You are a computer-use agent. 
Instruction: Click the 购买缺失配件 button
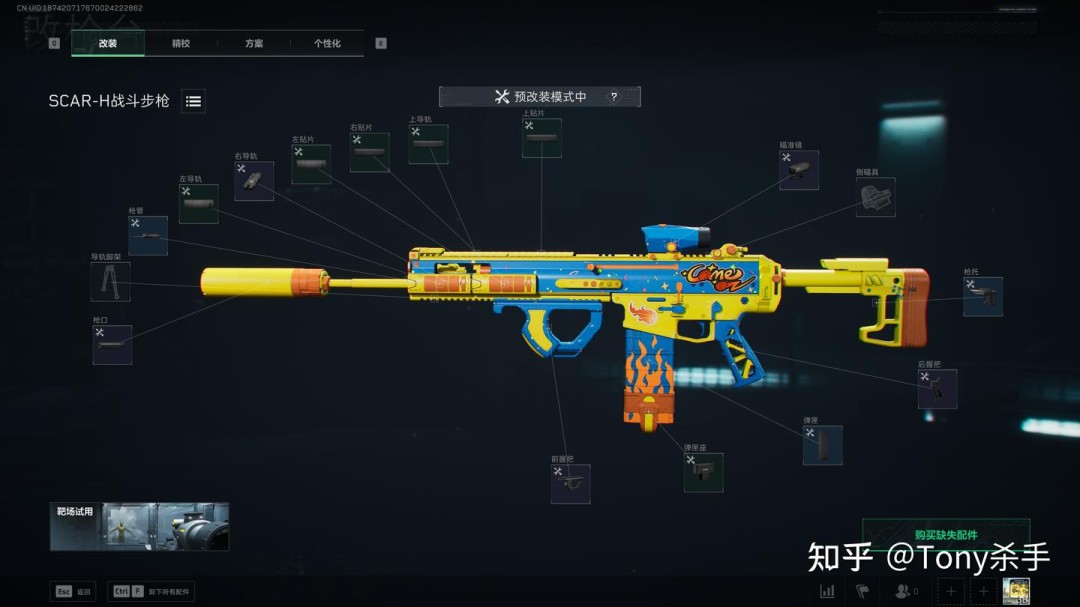945,535
